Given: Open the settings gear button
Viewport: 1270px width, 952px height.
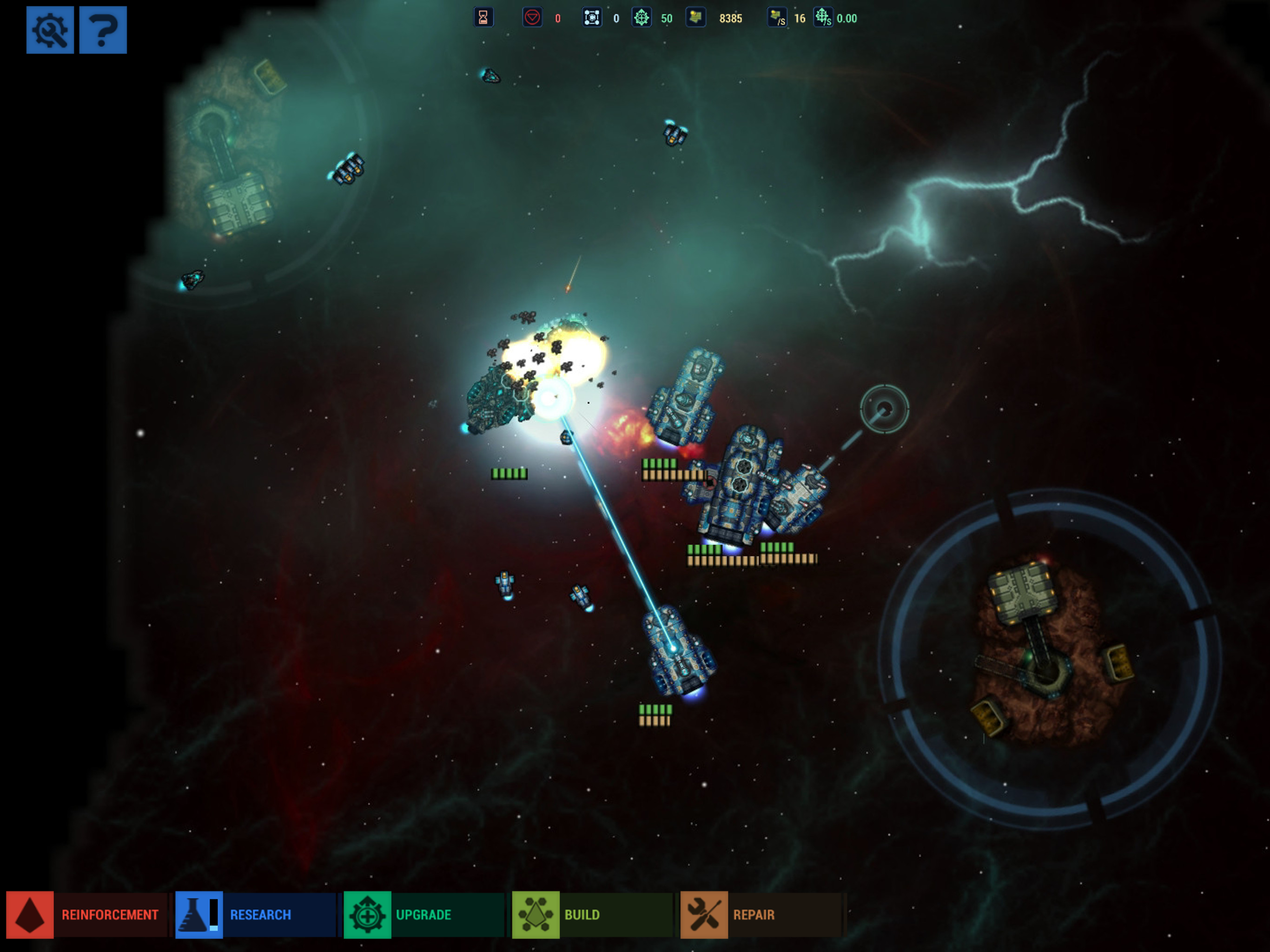Looking at the screenshot, I should [50, 30].
